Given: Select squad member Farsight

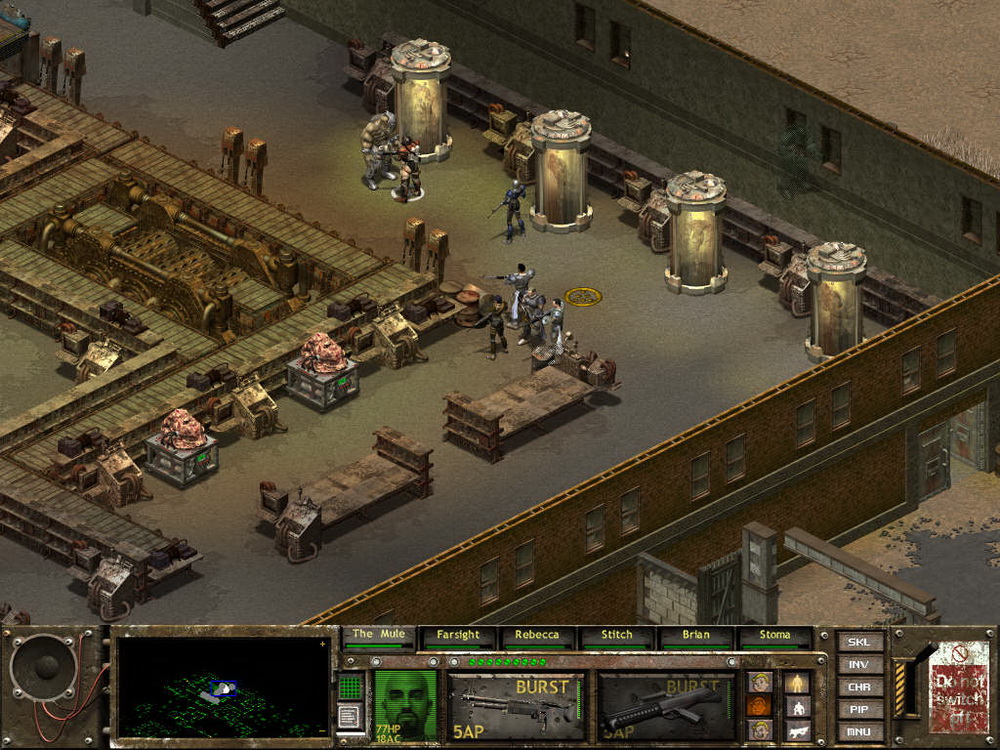Looking at the screenshot, I should (x=458, y=635).
